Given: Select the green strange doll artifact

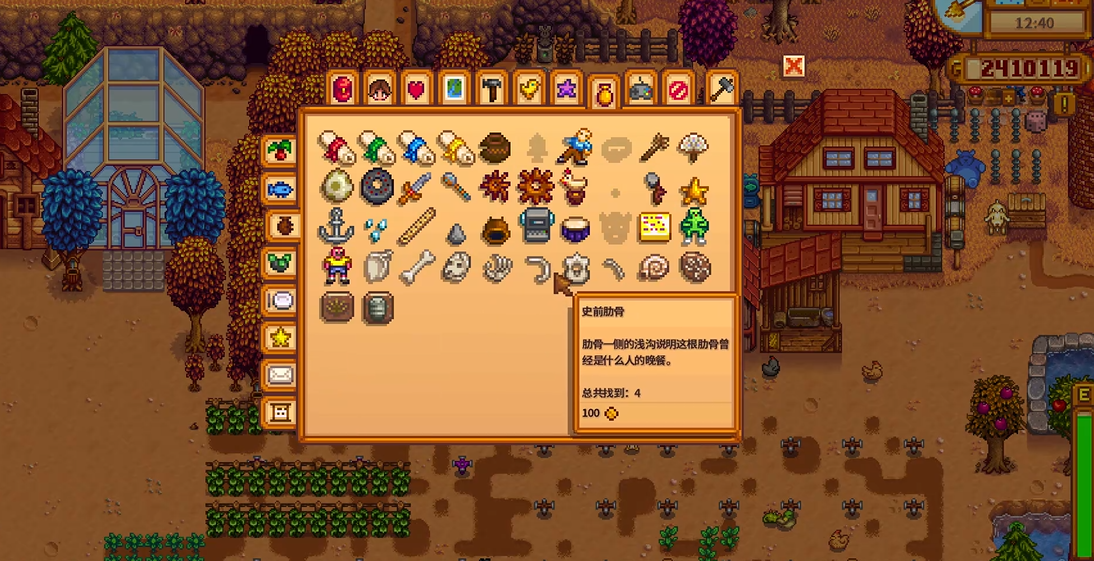Looking at the screenshot, I should pos(693,227).
